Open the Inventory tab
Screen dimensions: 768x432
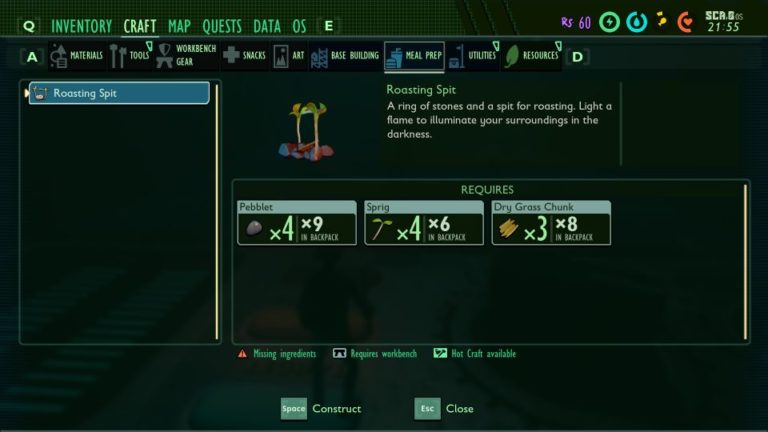(81, 26)
